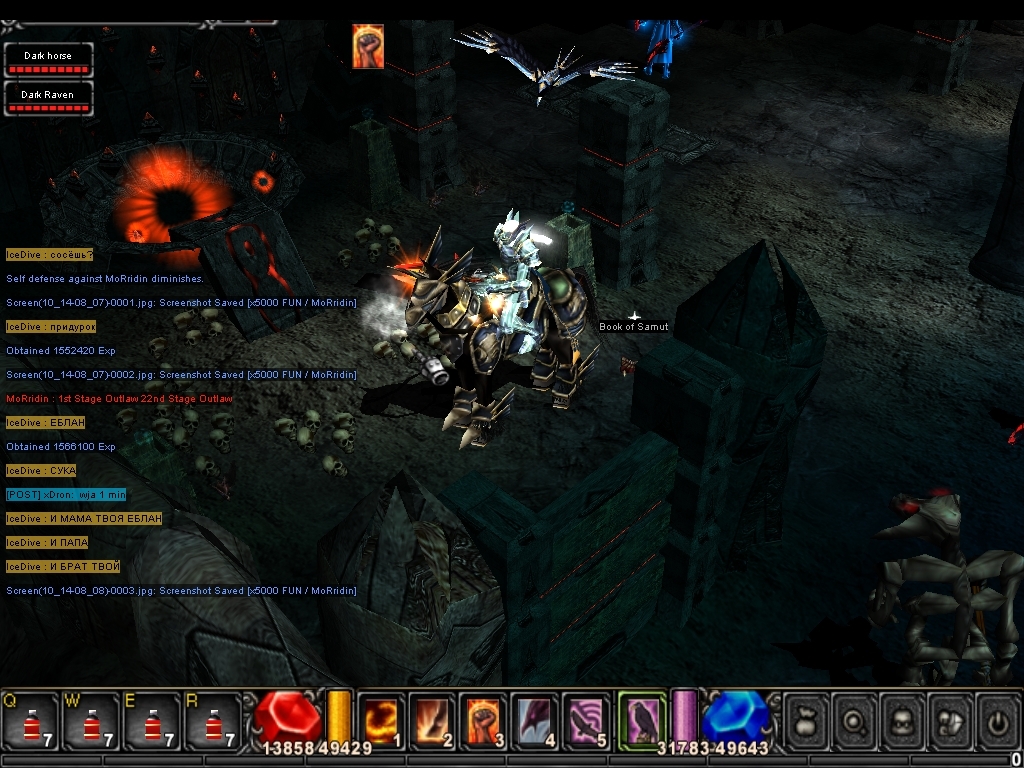The image size is (1024, 768).
Task: Click the masked face menu button
Action: tap(902, 721)
